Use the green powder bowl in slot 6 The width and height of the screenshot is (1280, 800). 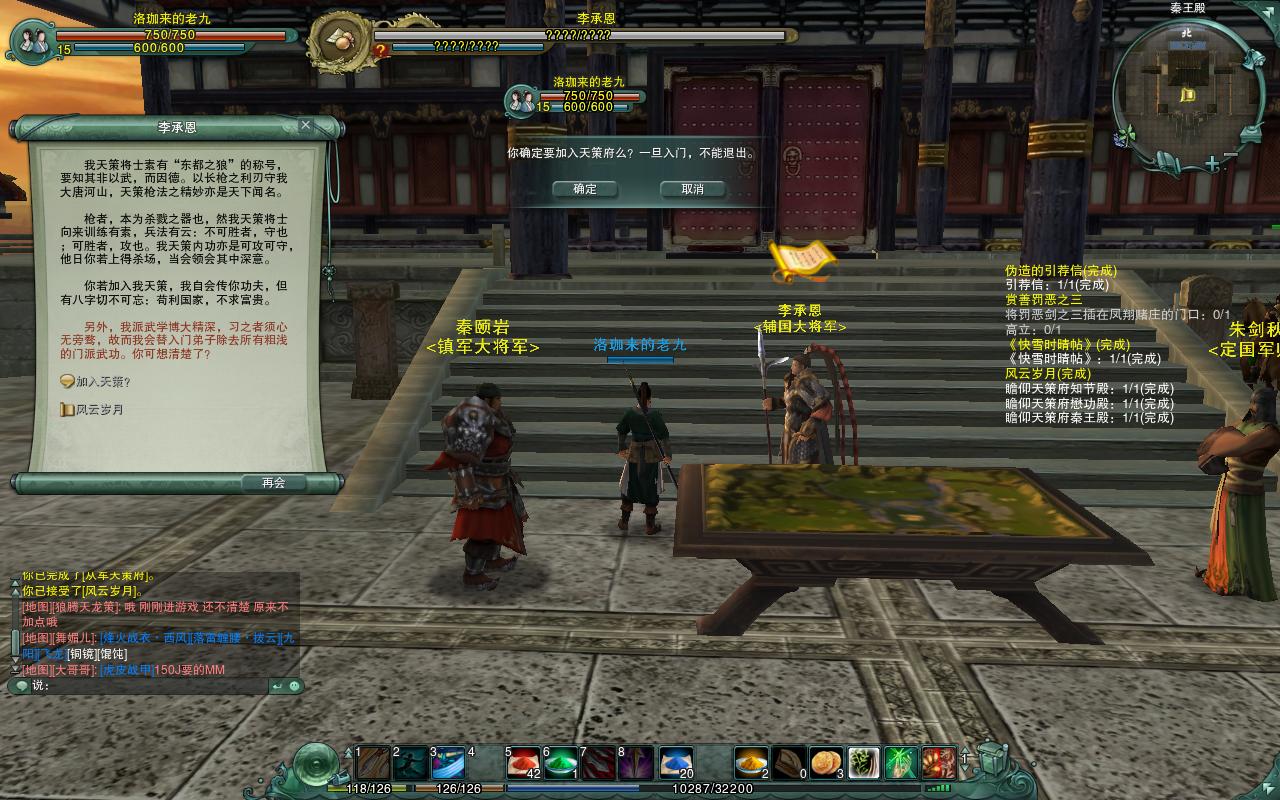click(560, 763)
